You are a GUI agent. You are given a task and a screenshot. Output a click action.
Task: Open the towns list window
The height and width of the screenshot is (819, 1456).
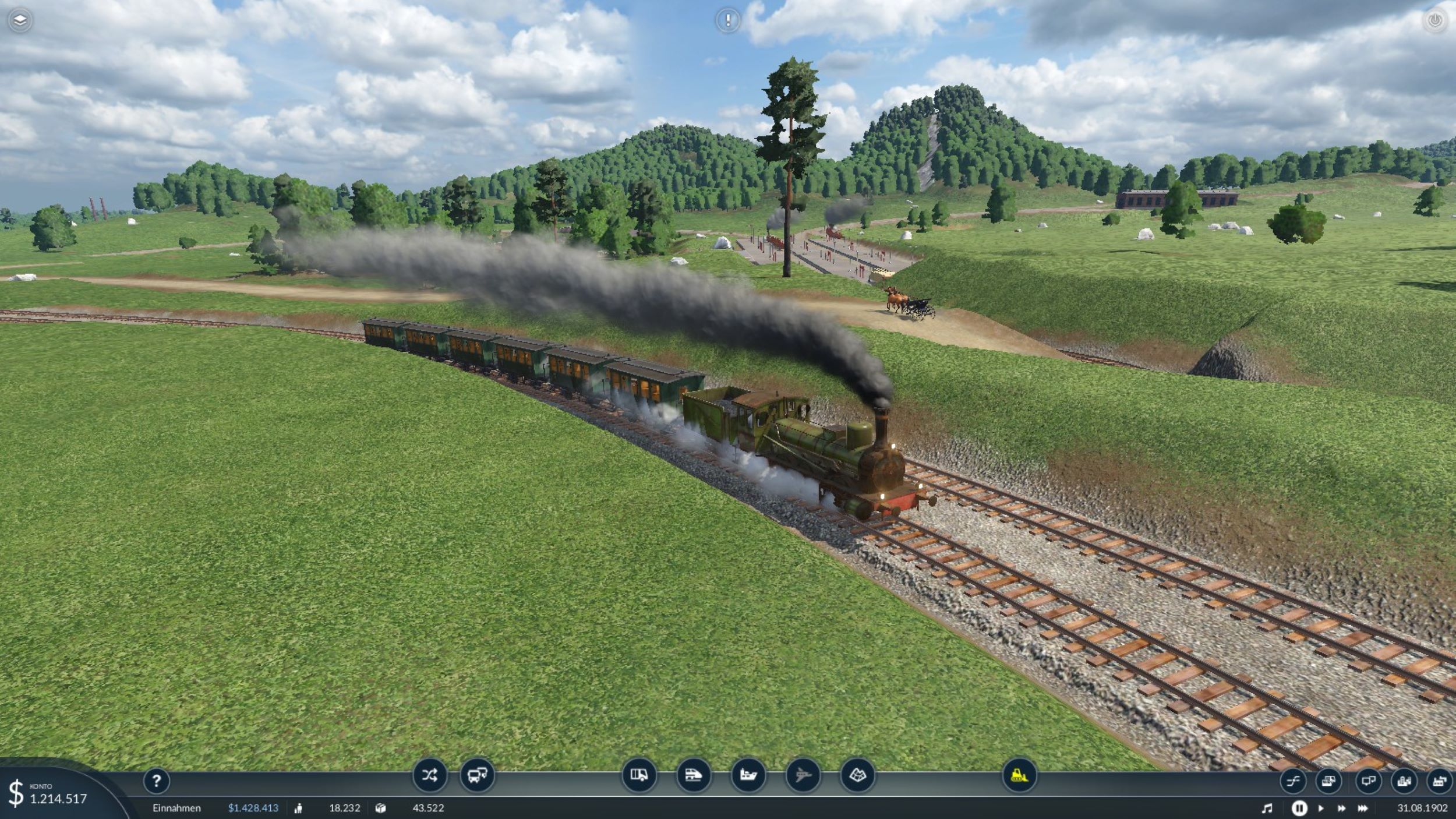point(1404,781)
